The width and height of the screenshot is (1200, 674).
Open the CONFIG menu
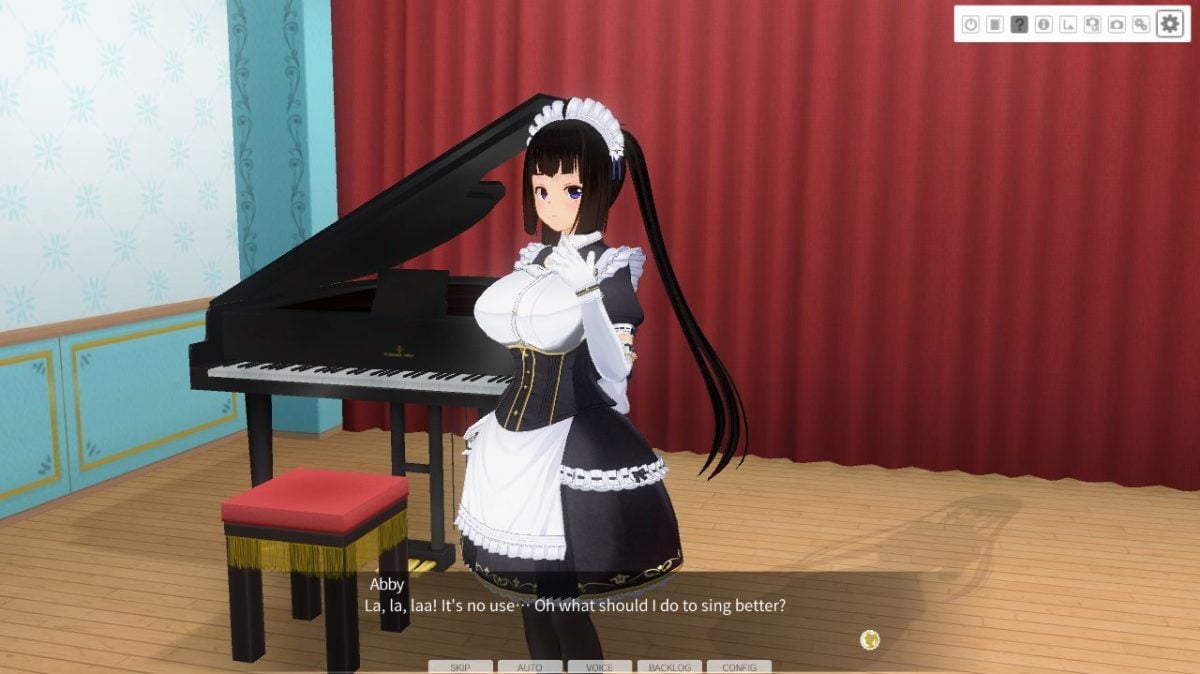[739, 667]
